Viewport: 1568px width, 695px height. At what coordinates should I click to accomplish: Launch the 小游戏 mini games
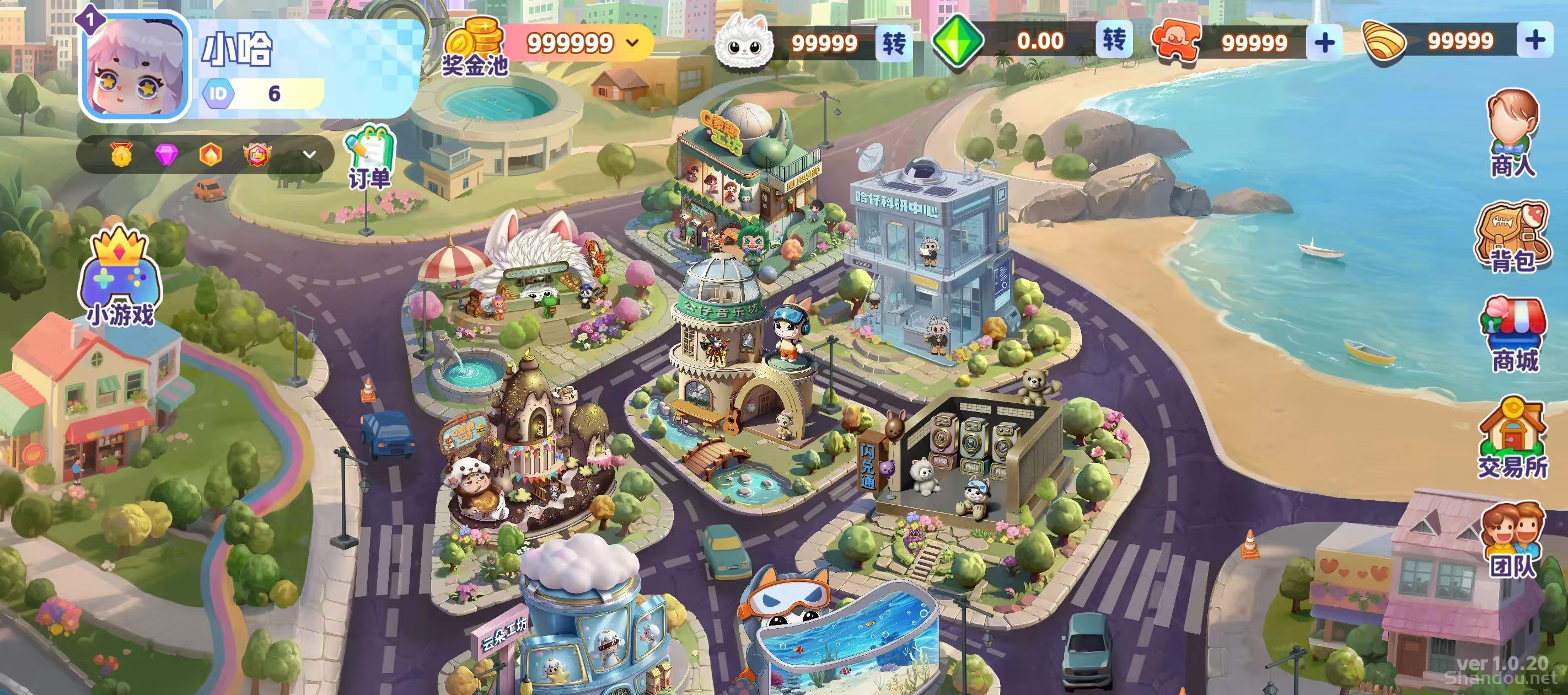[x=120, y=277]
